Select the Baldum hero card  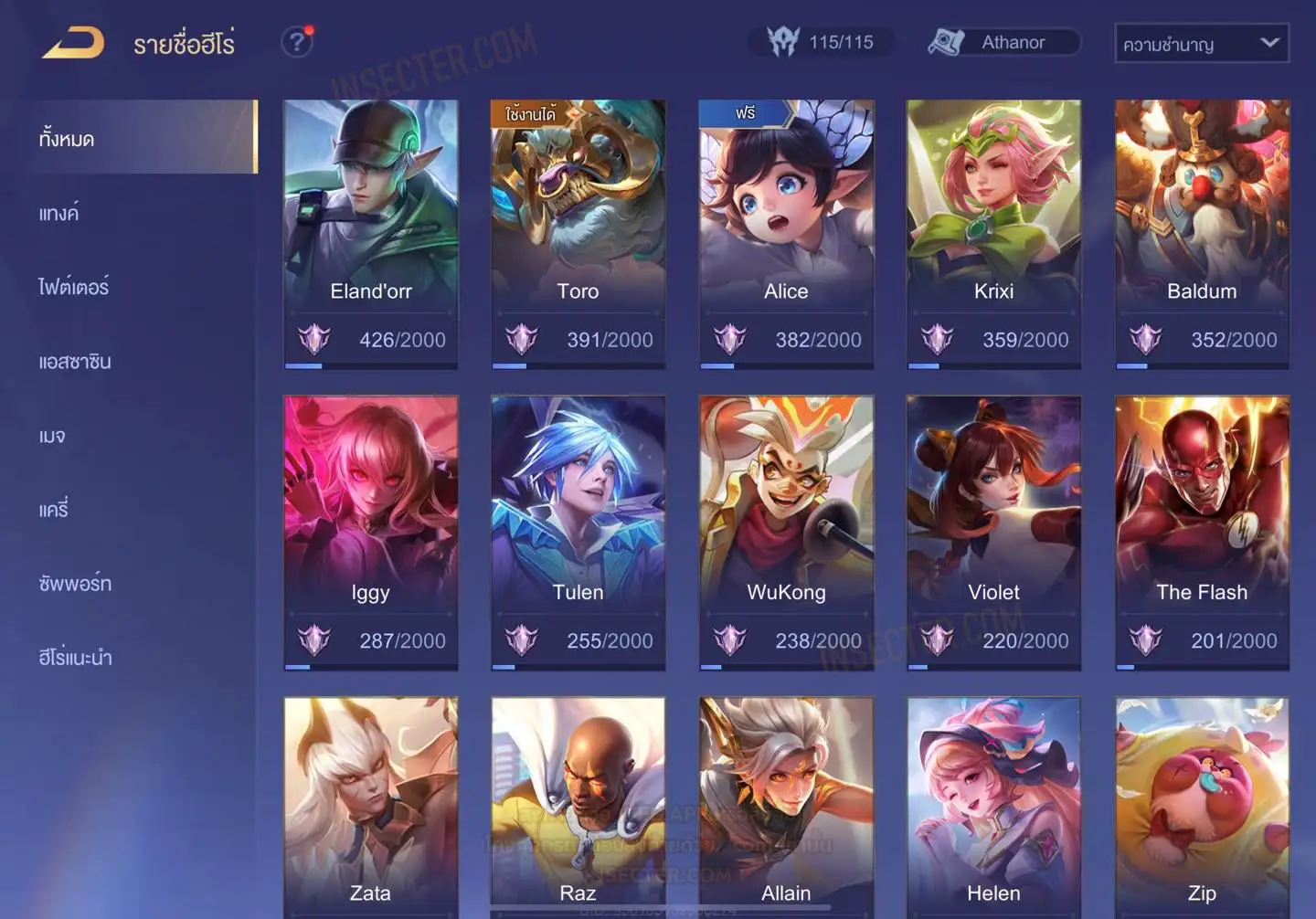[x=1202, y=233]
